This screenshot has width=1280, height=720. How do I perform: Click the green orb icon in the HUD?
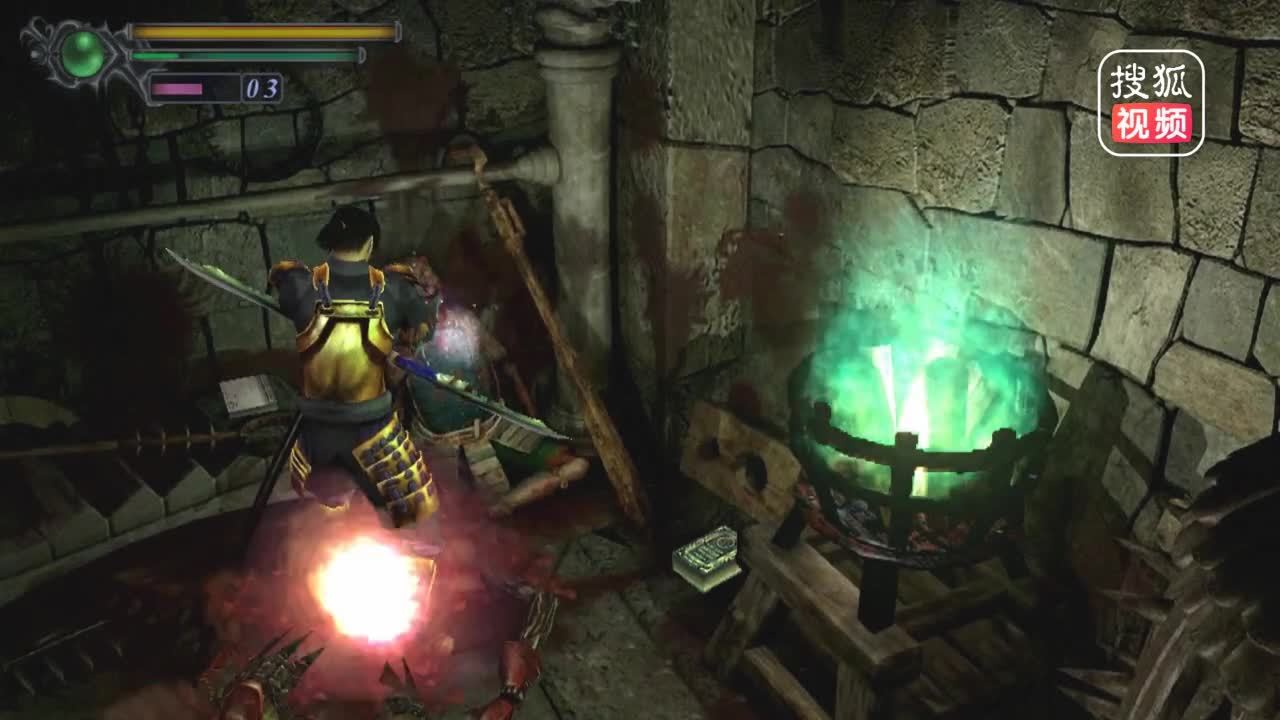click(x=82, y=55)
